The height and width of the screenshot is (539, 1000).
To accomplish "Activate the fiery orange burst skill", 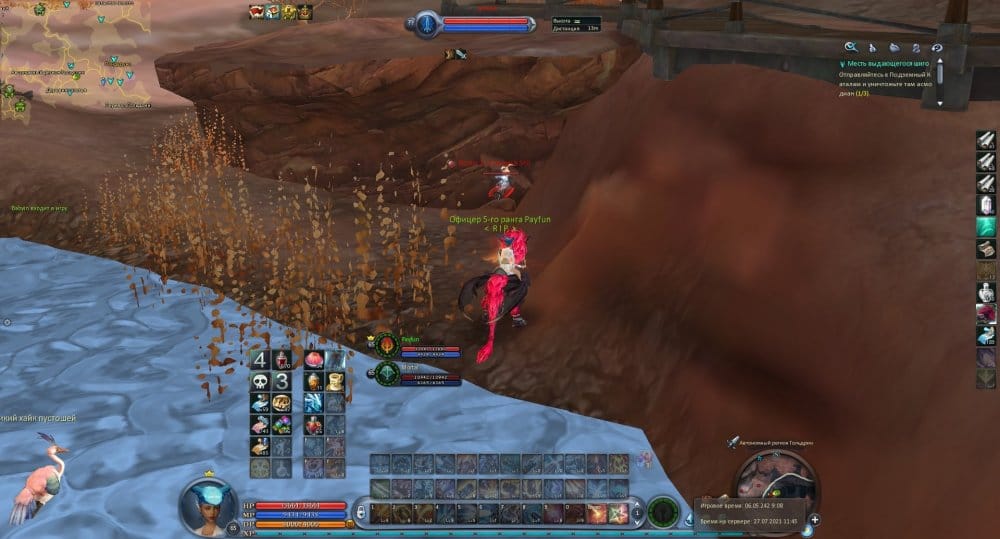I will click(597, 513).
